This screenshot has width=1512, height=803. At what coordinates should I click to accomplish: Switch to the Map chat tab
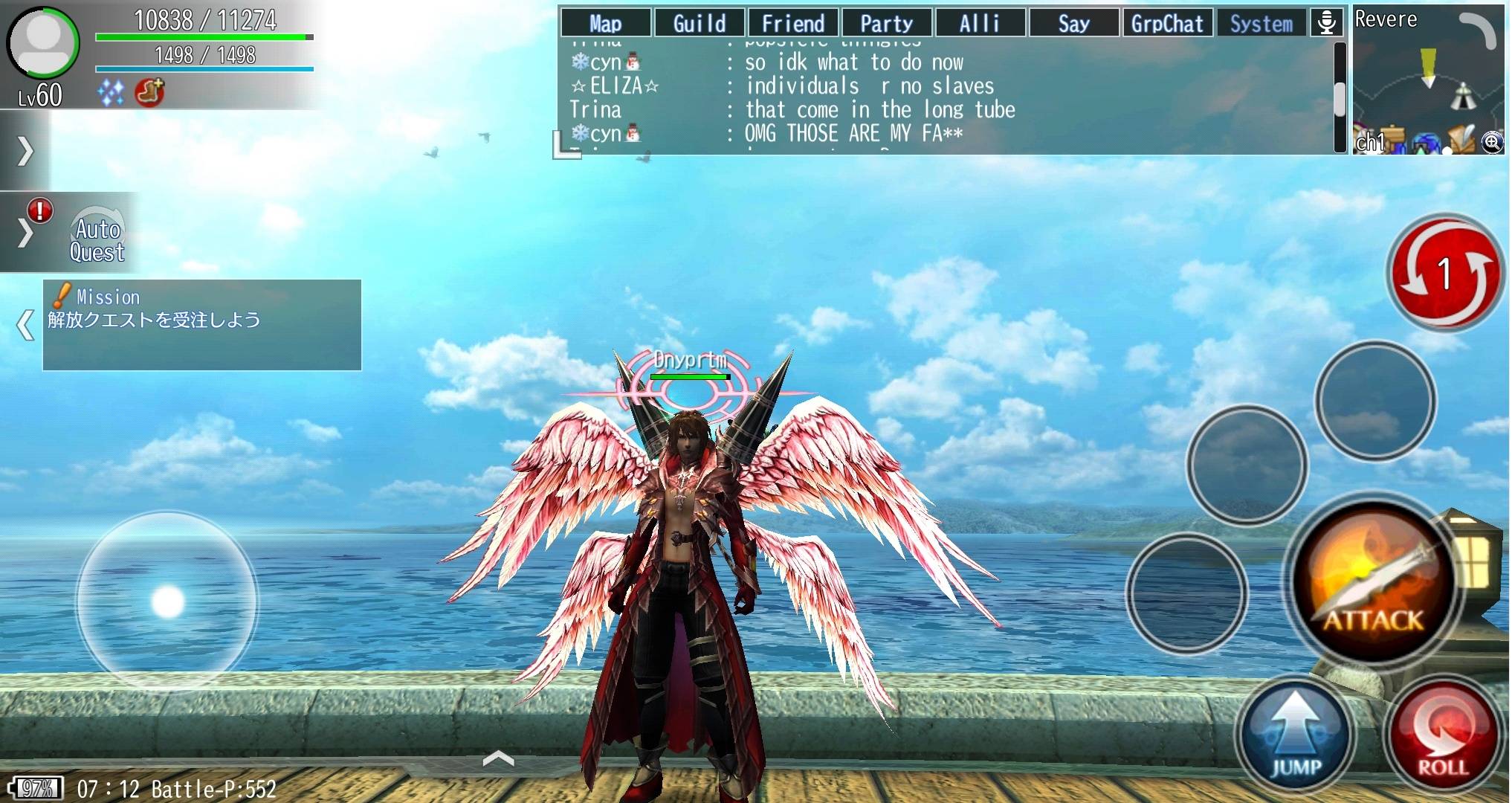pyautogui.click(x=605, y=23)
